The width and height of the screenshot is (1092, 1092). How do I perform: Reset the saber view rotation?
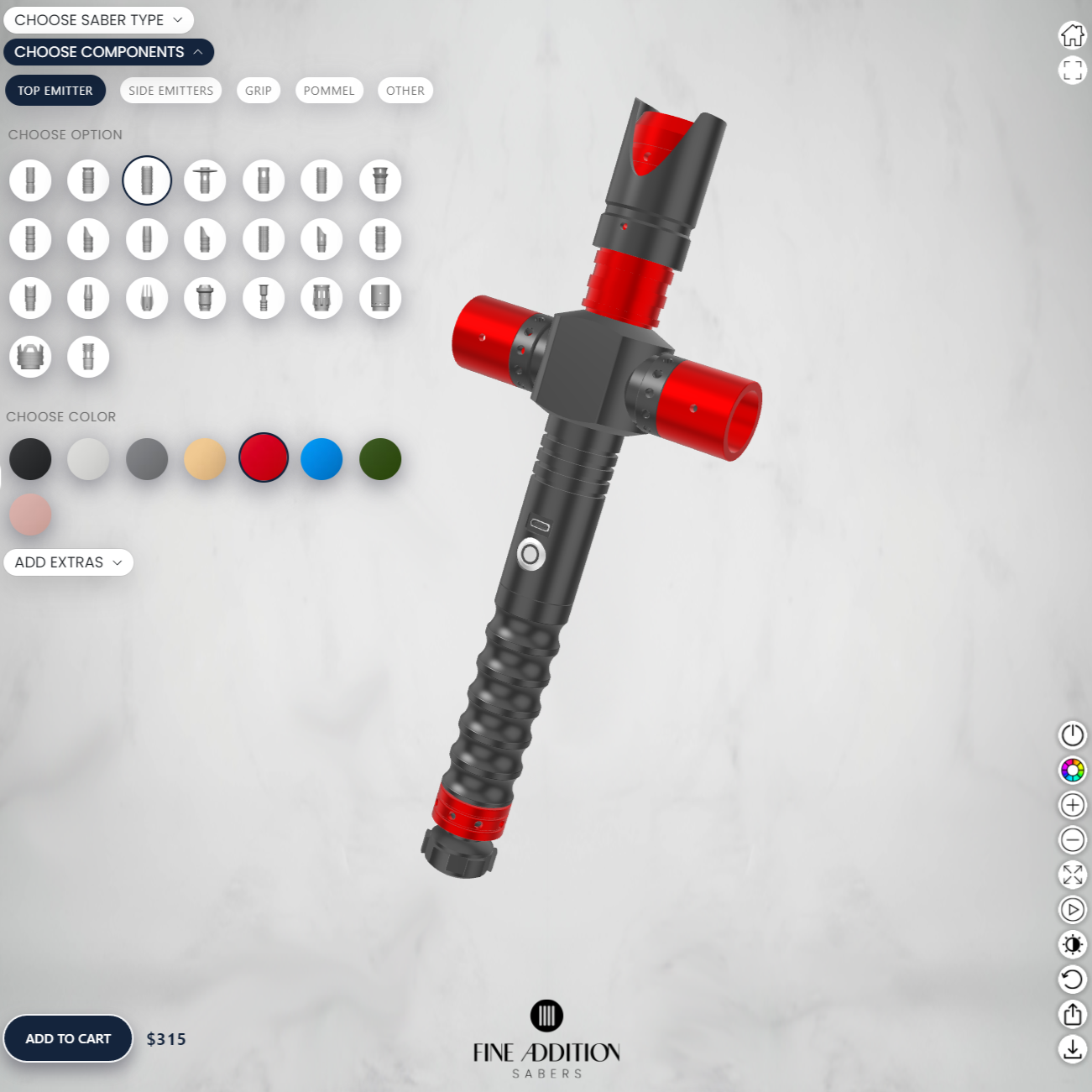1072,980
